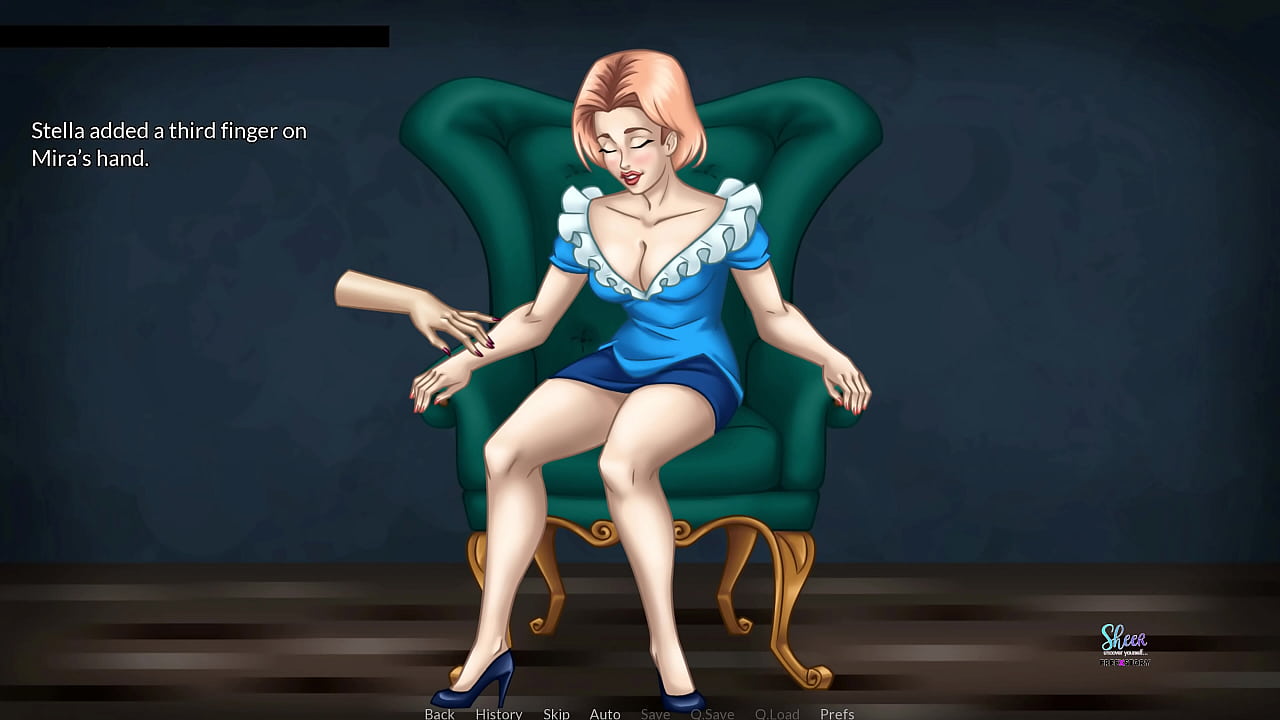Open the History log
This screenshot has height=720, width=1280.
(499, 713)
